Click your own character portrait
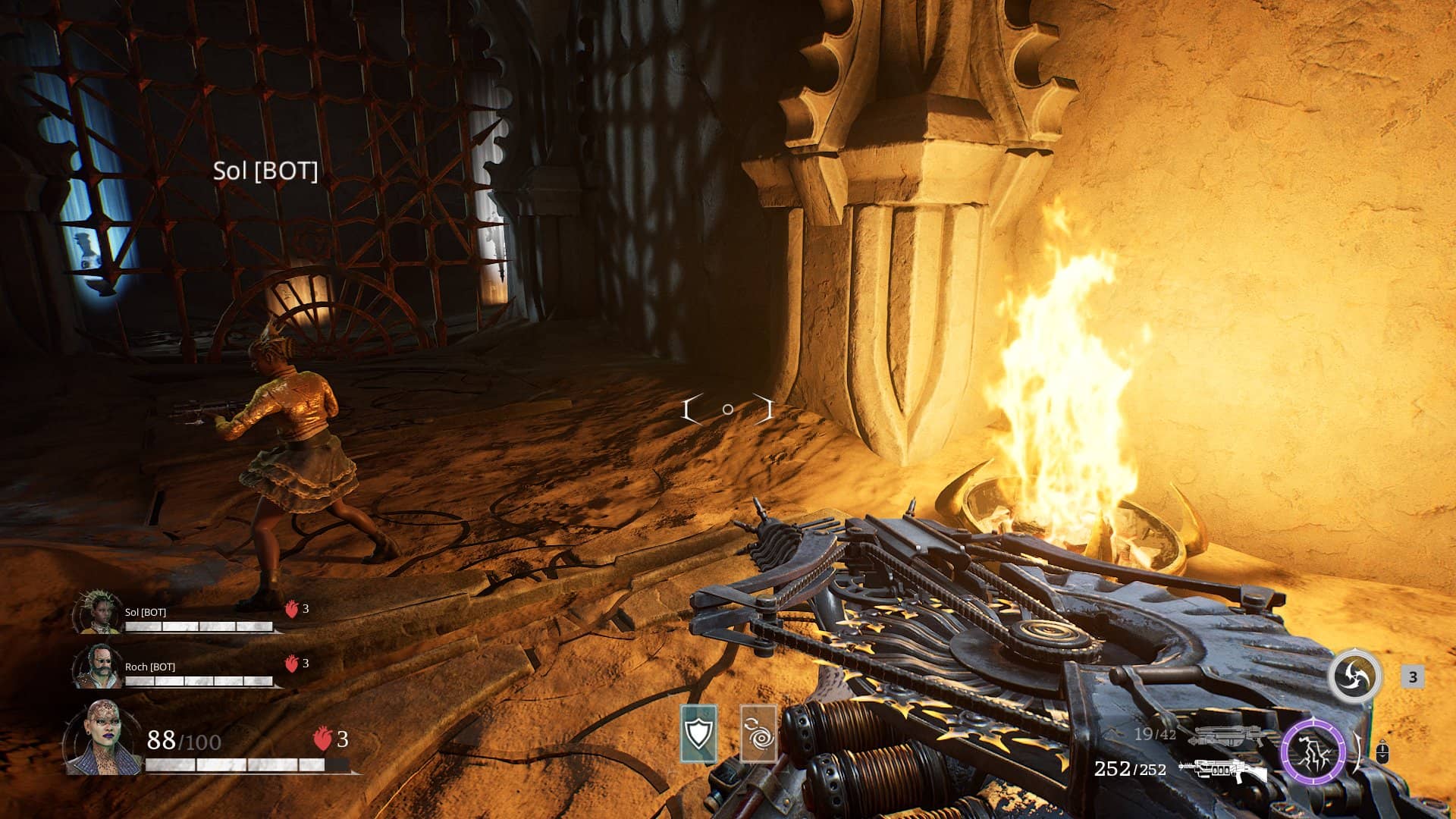1456x819 pixels. point(101,738)
